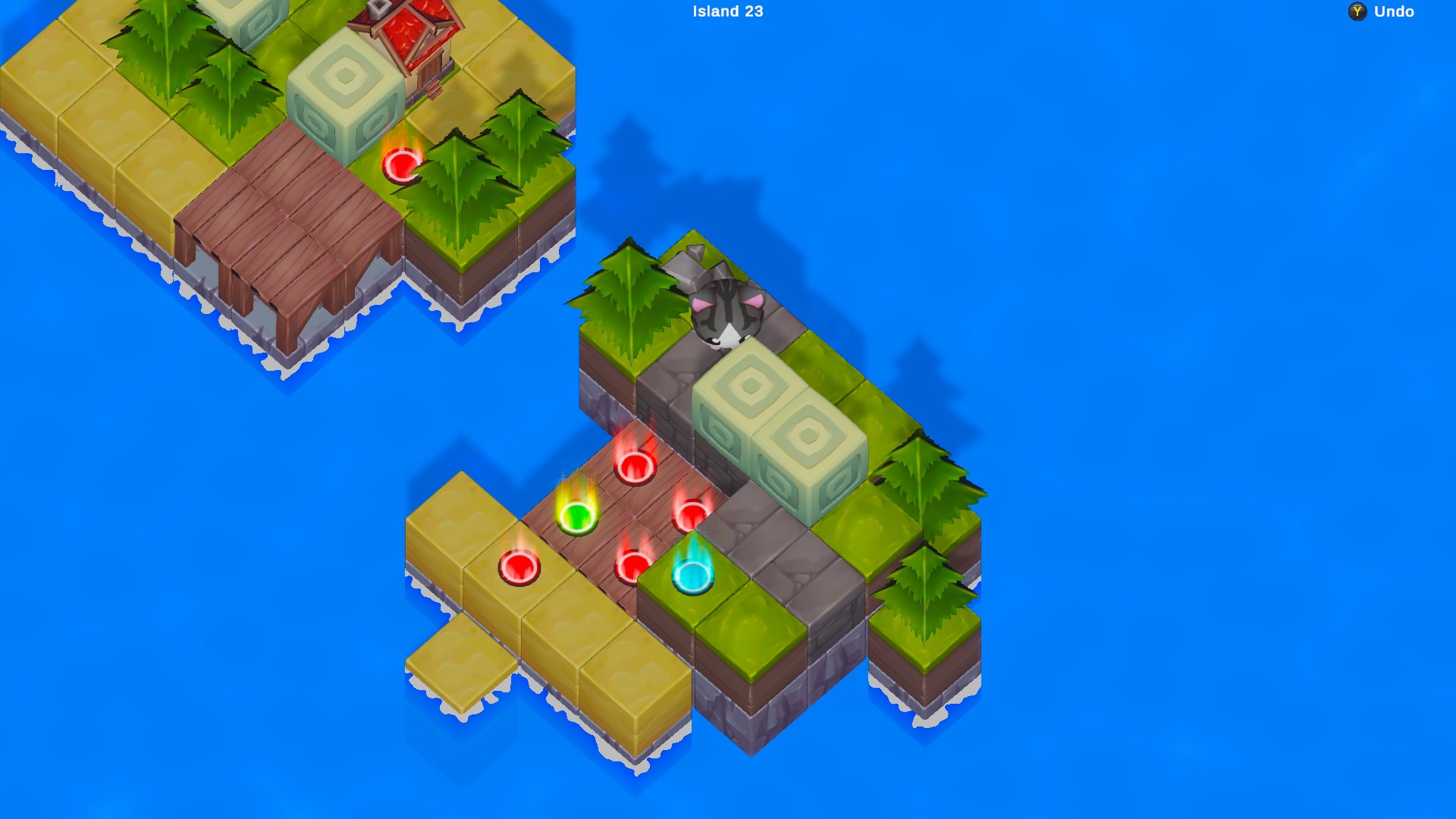Image resolution: width=1456 pixels, height=819 pixels.
Task: Open the Island 23 title label
Action: (726, 11)
